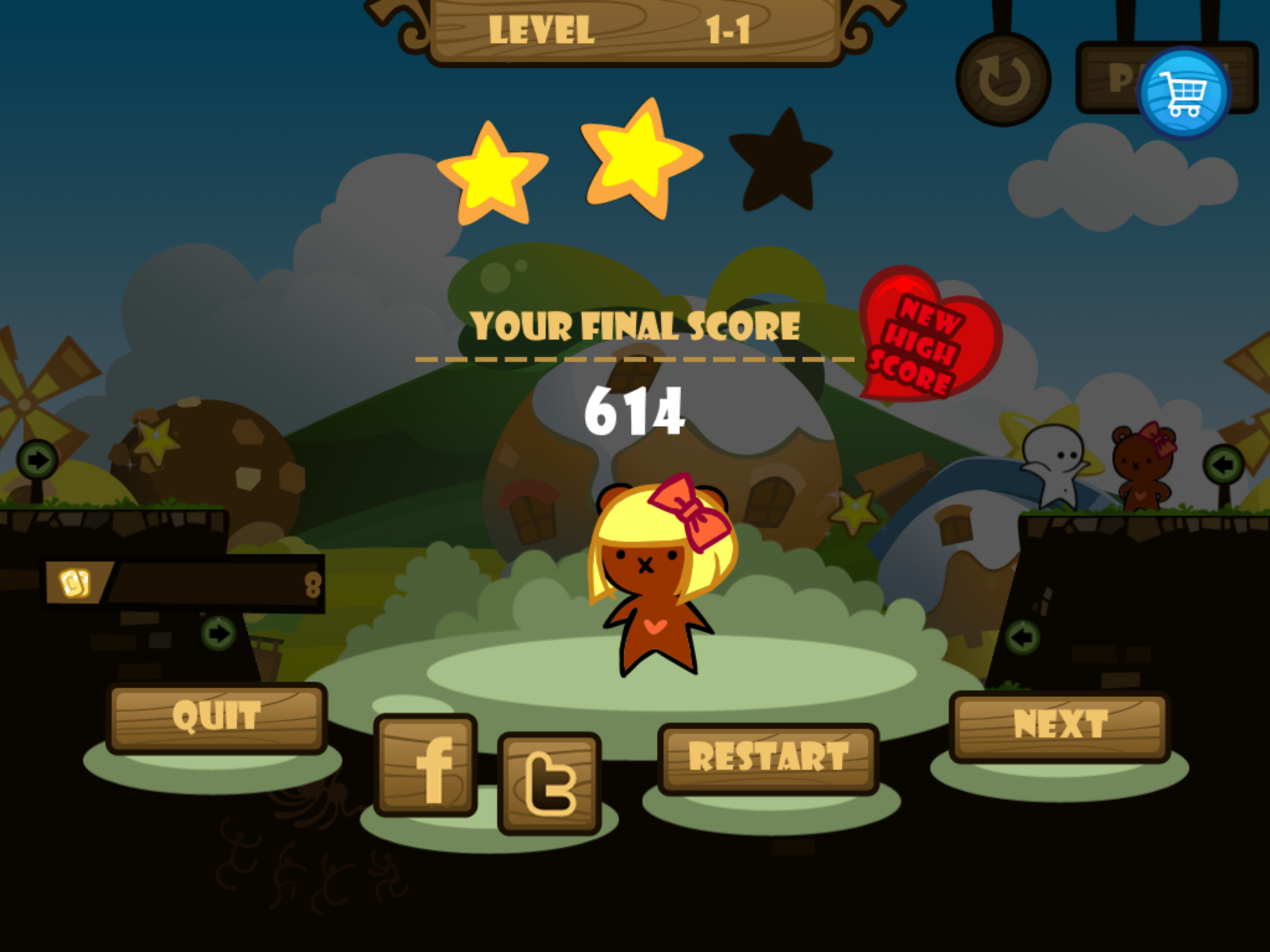The height and width of the screenshot is (952, 1270).
Task: Restart the level
Action: (768, 758)
